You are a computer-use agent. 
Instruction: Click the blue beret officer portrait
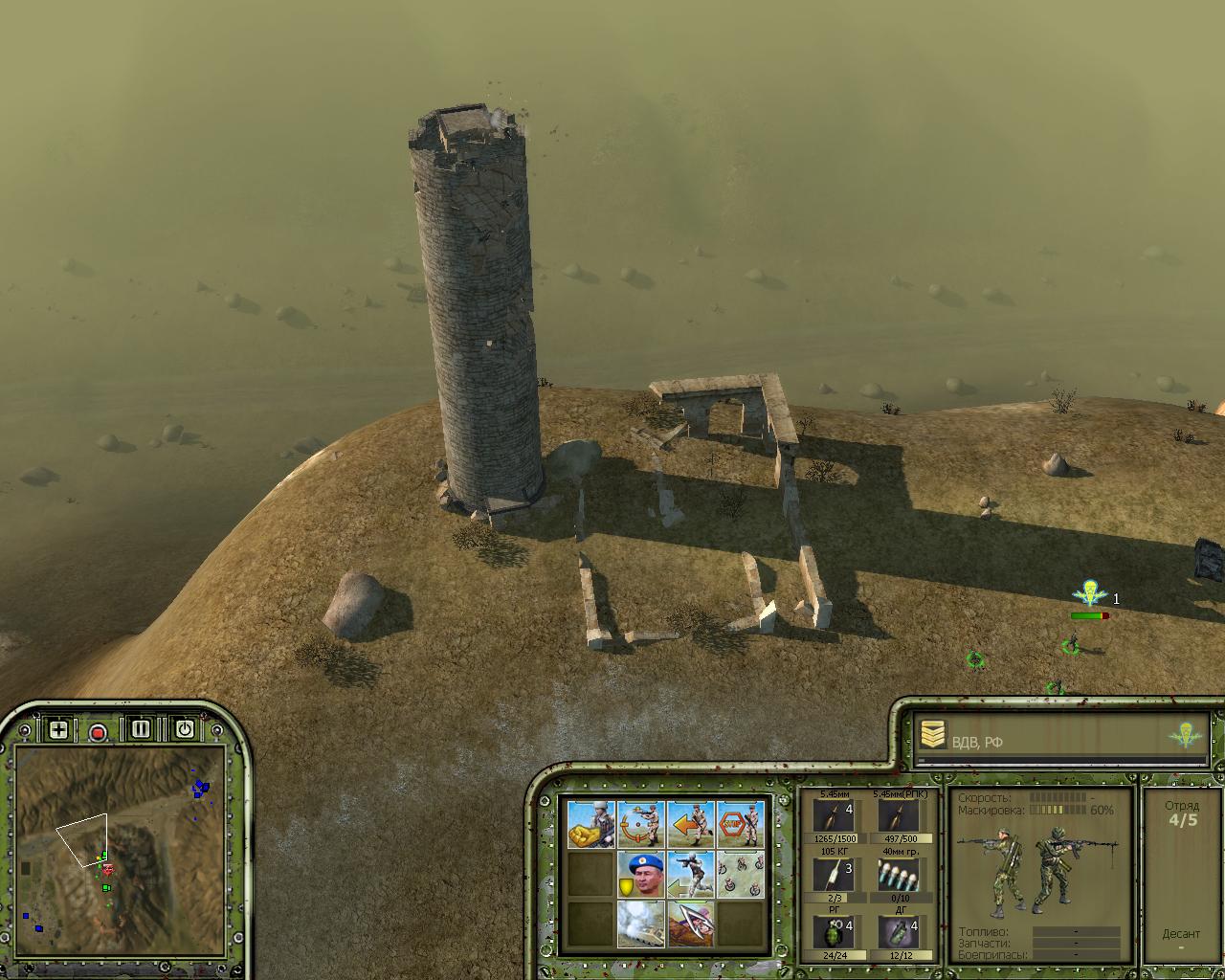click(641, 874)
